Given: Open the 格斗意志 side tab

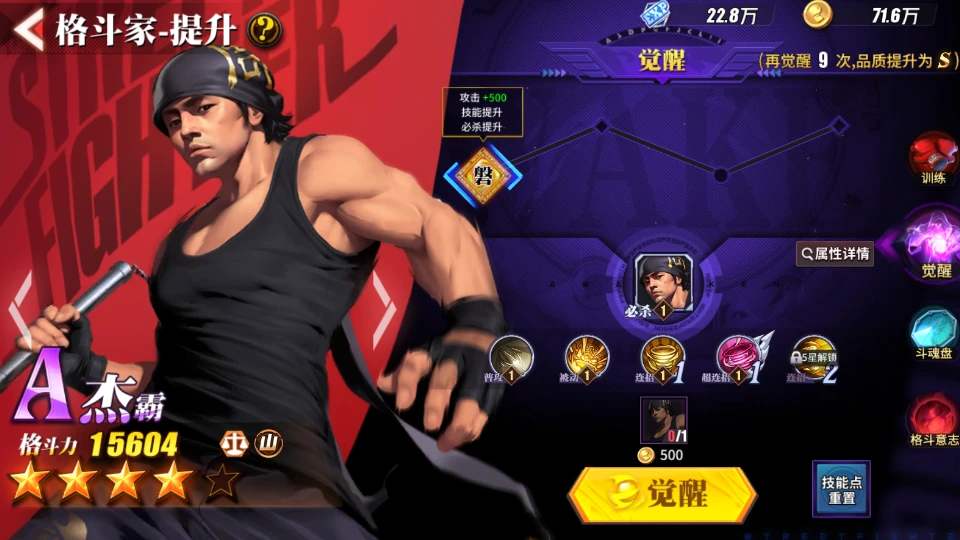Looking at the screenshot, I should point(934,420).
